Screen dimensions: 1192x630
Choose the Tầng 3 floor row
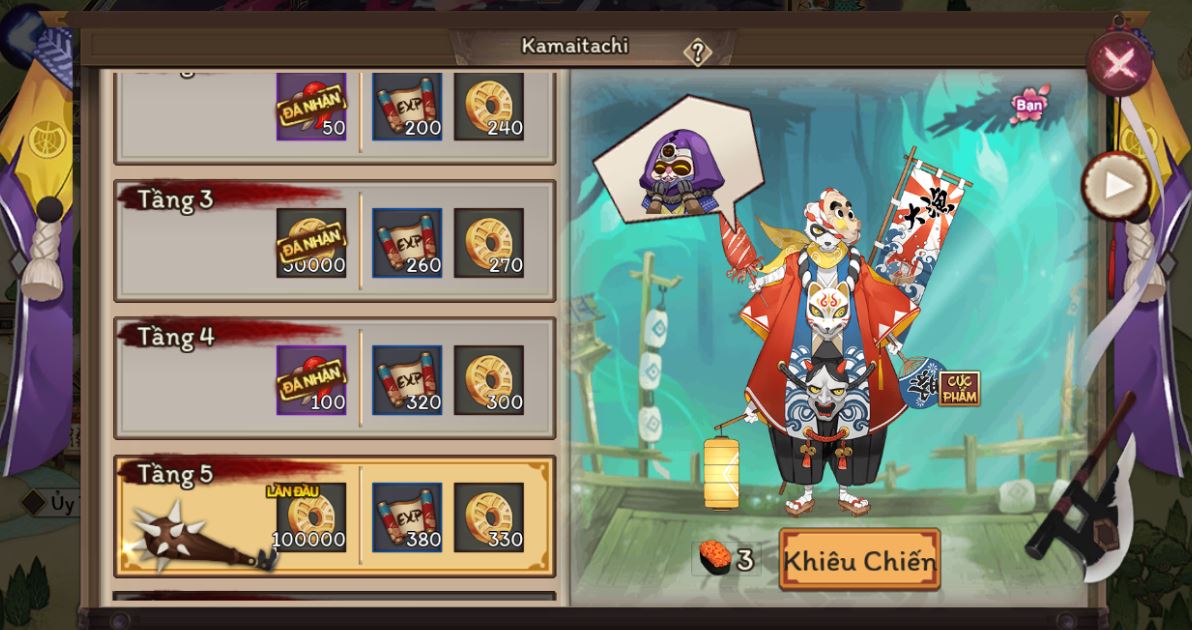point(335,241)
